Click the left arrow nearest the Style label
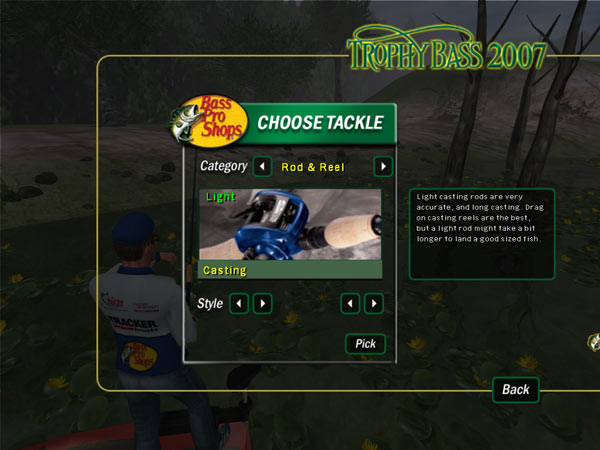600x450 pixels. click(239, 302)
